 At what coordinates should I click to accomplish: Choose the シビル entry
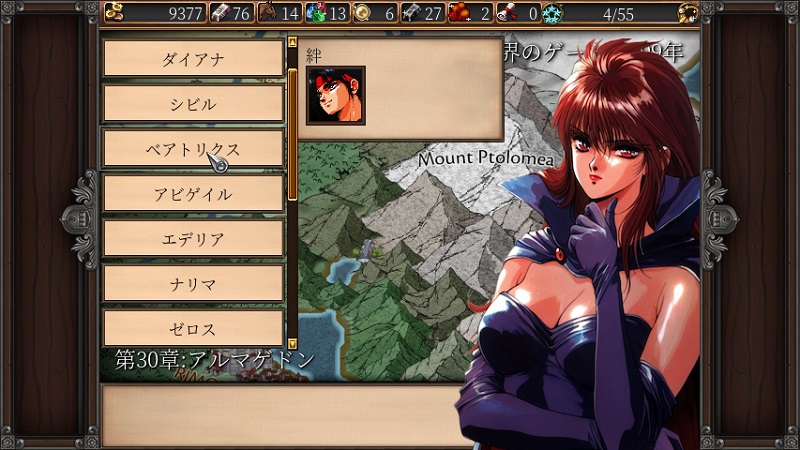click(x=194, y=104)
